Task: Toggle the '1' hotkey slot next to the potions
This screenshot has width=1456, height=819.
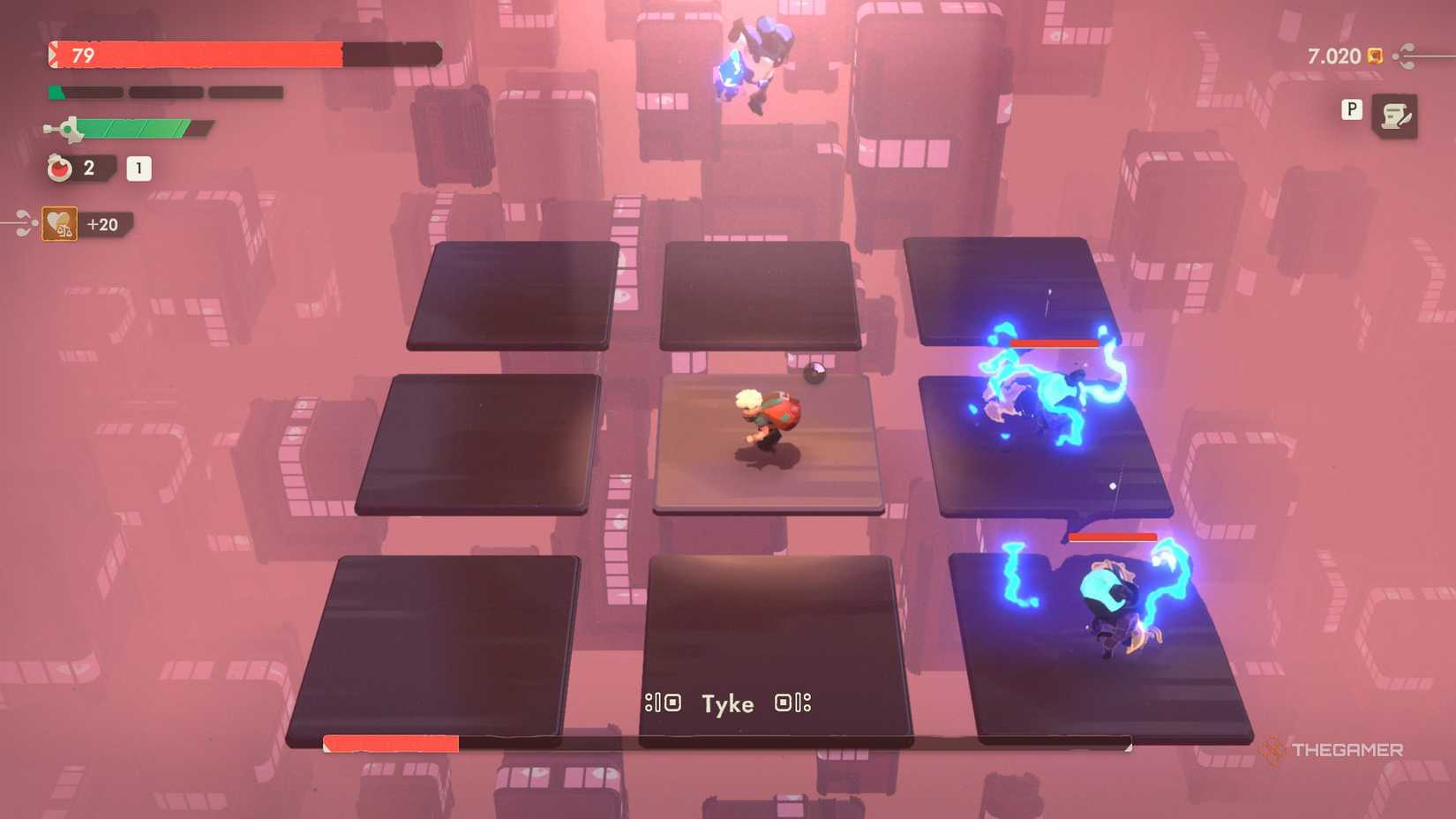Action: tap(139, 169)
